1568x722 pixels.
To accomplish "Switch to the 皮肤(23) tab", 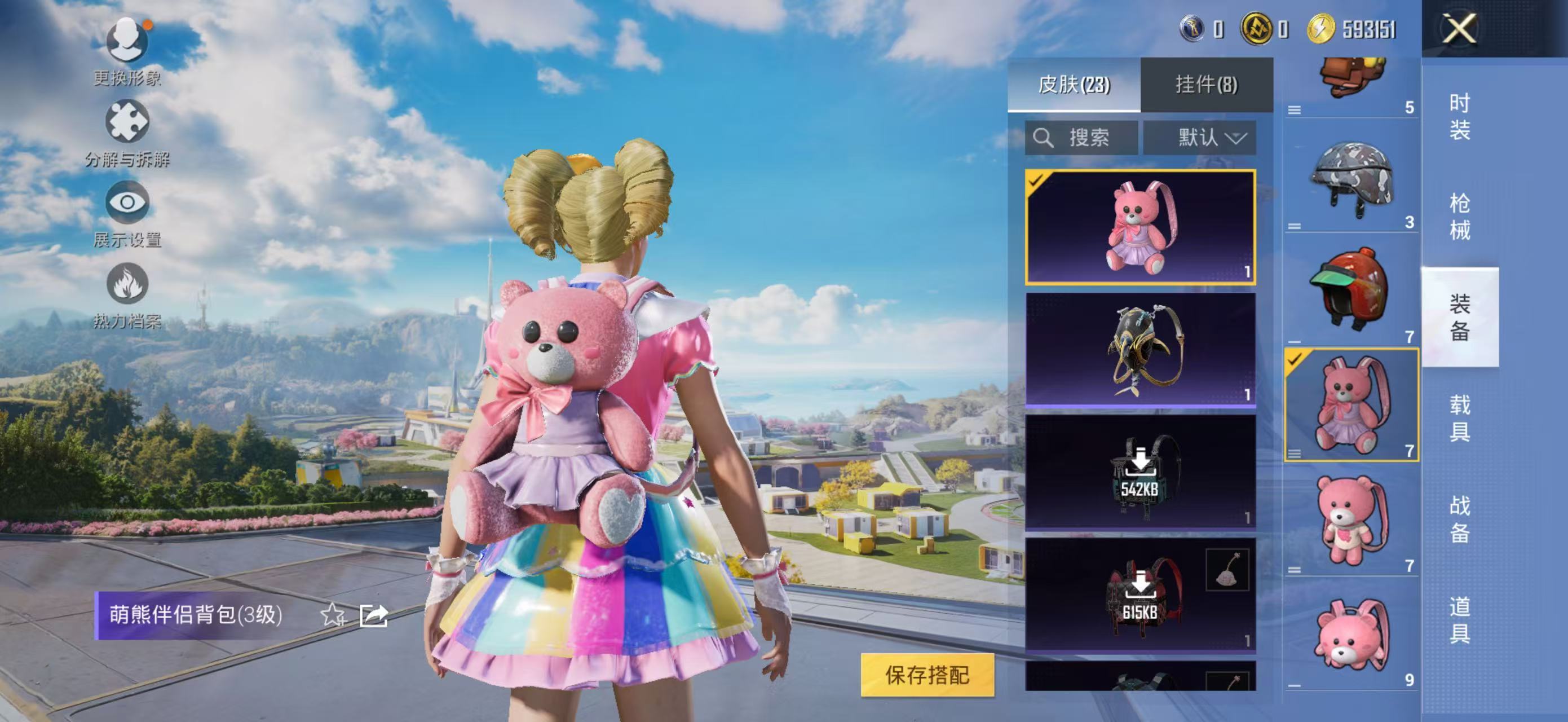I will click(1074, 85).
